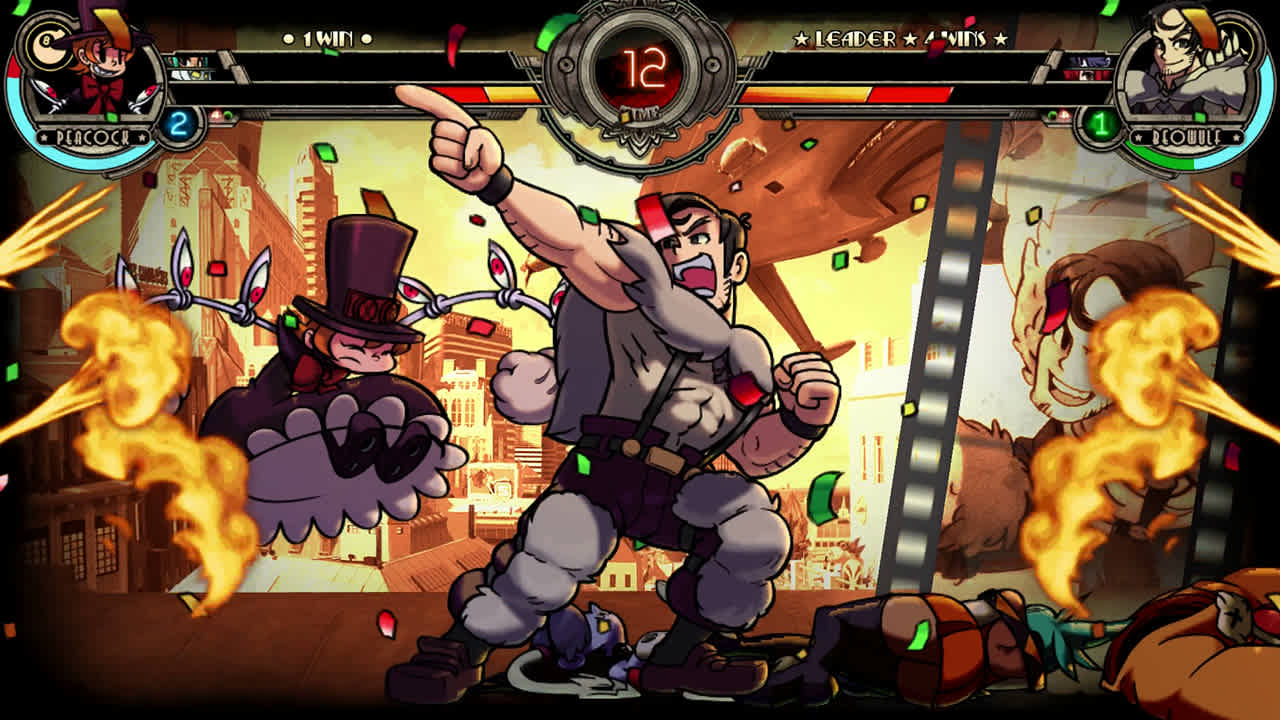Screen dimensions: 1280x720
Task: Click the blue number 2 combo badge
Action: 178,123
